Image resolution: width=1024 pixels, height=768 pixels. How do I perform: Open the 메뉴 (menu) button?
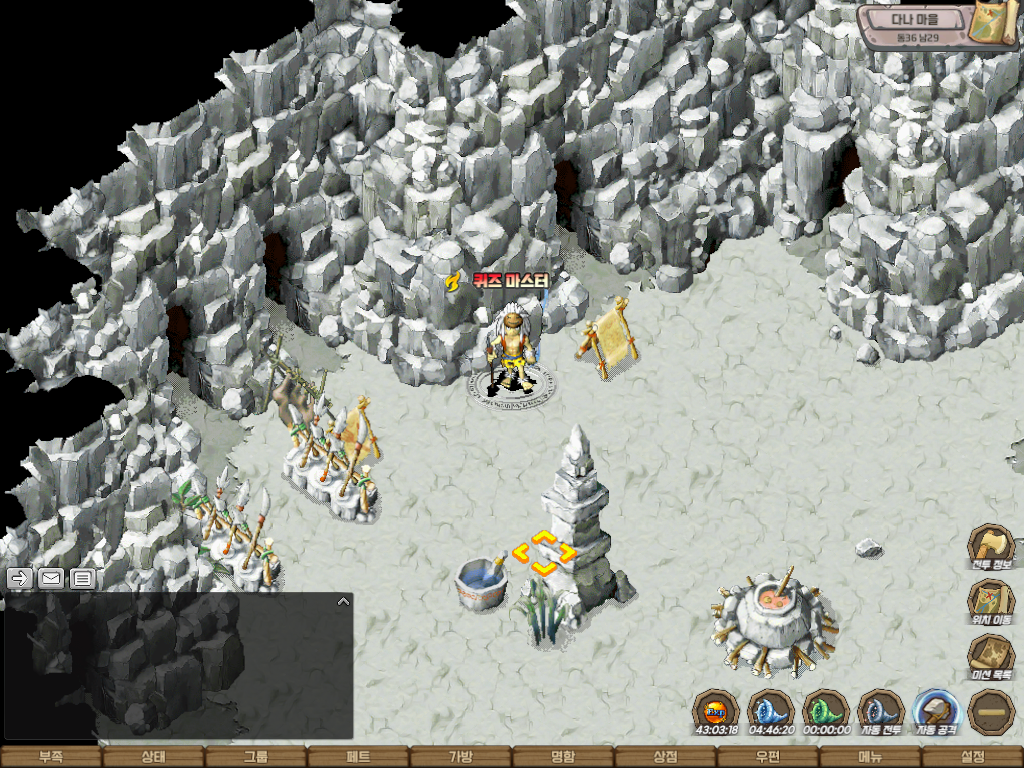(870, 757)
